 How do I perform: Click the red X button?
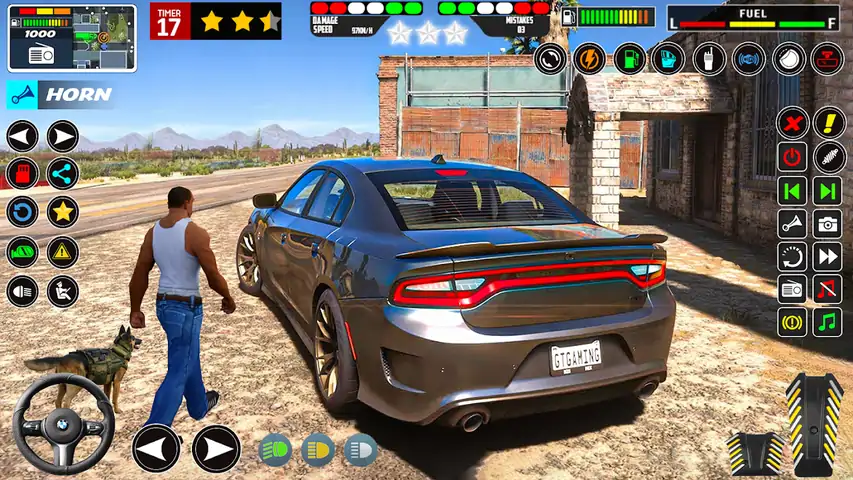click(x=793, y=124)
